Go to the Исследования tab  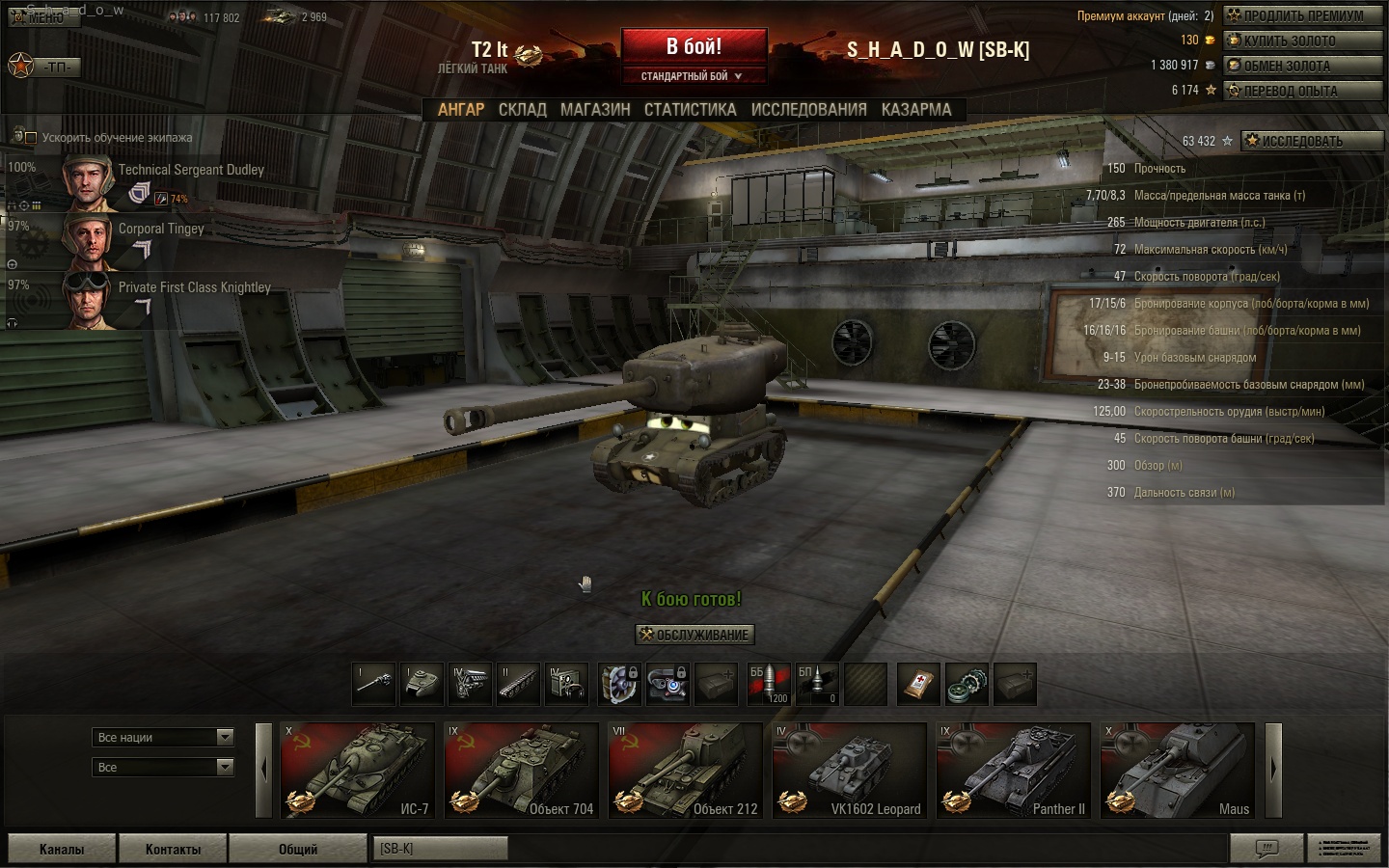pyautogui.click(x=808, y=110)
